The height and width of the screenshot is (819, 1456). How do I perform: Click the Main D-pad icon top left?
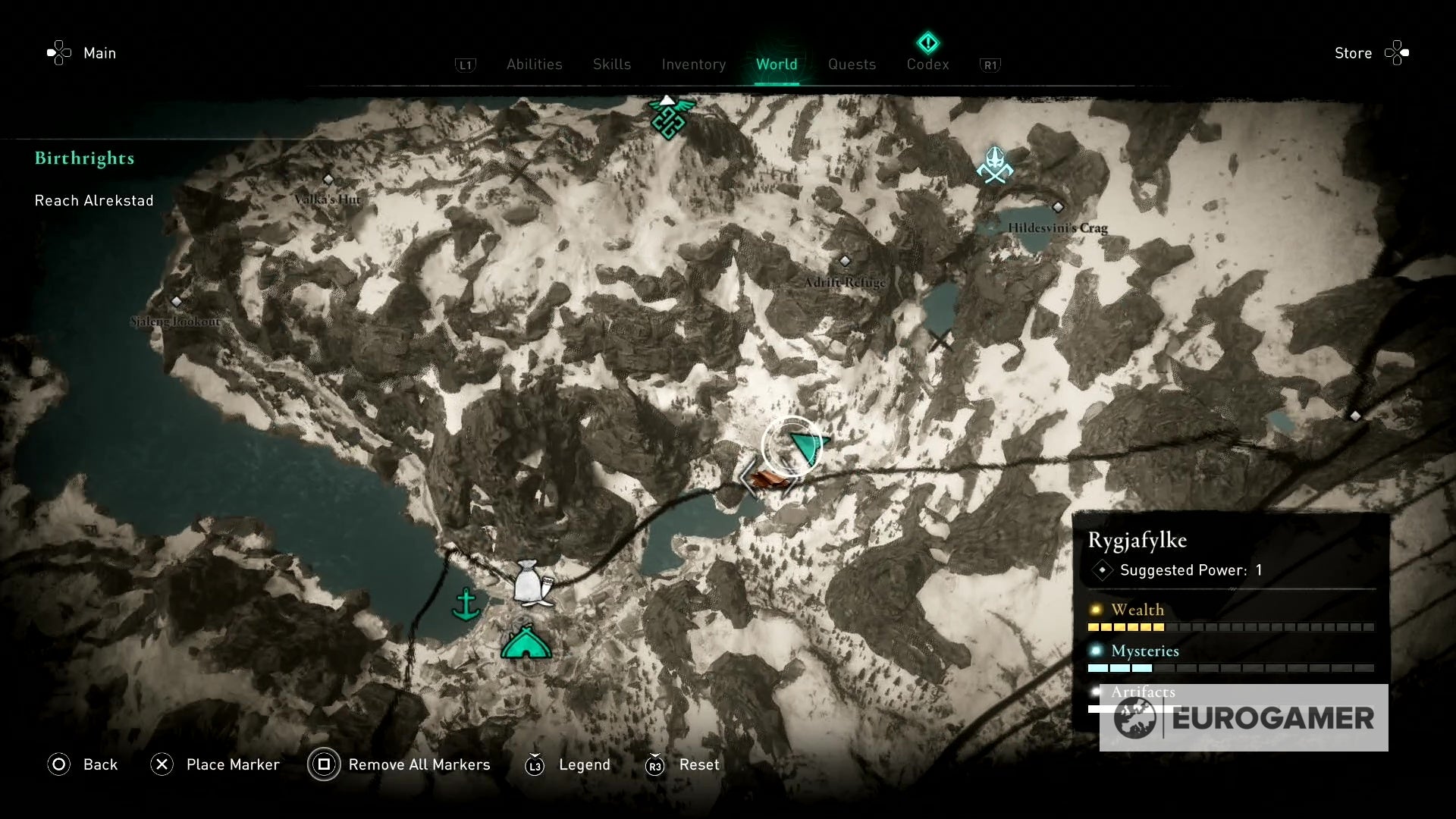(x=60, y=52)
